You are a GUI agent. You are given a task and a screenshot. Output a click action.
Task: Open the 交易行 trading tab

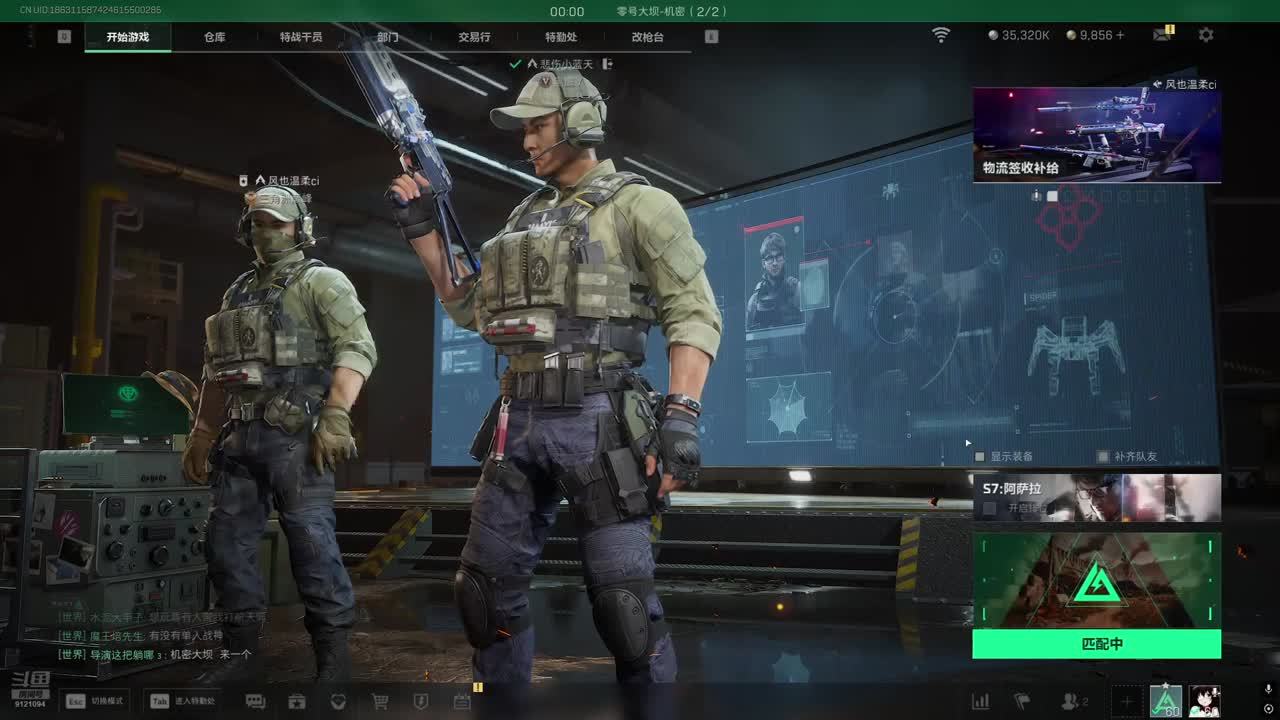coord(474,37)
